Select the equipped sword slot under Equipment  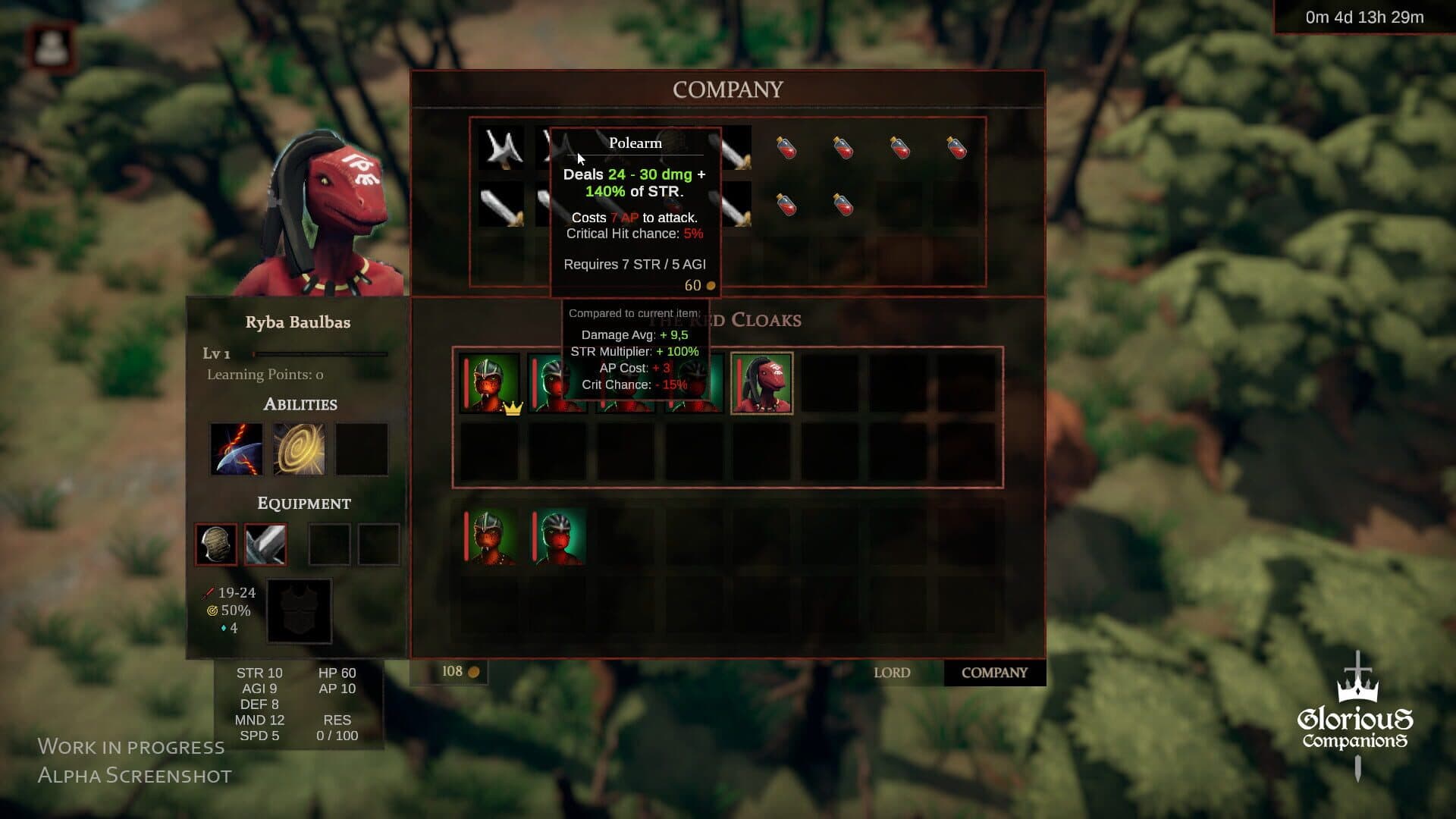(265, 544)
